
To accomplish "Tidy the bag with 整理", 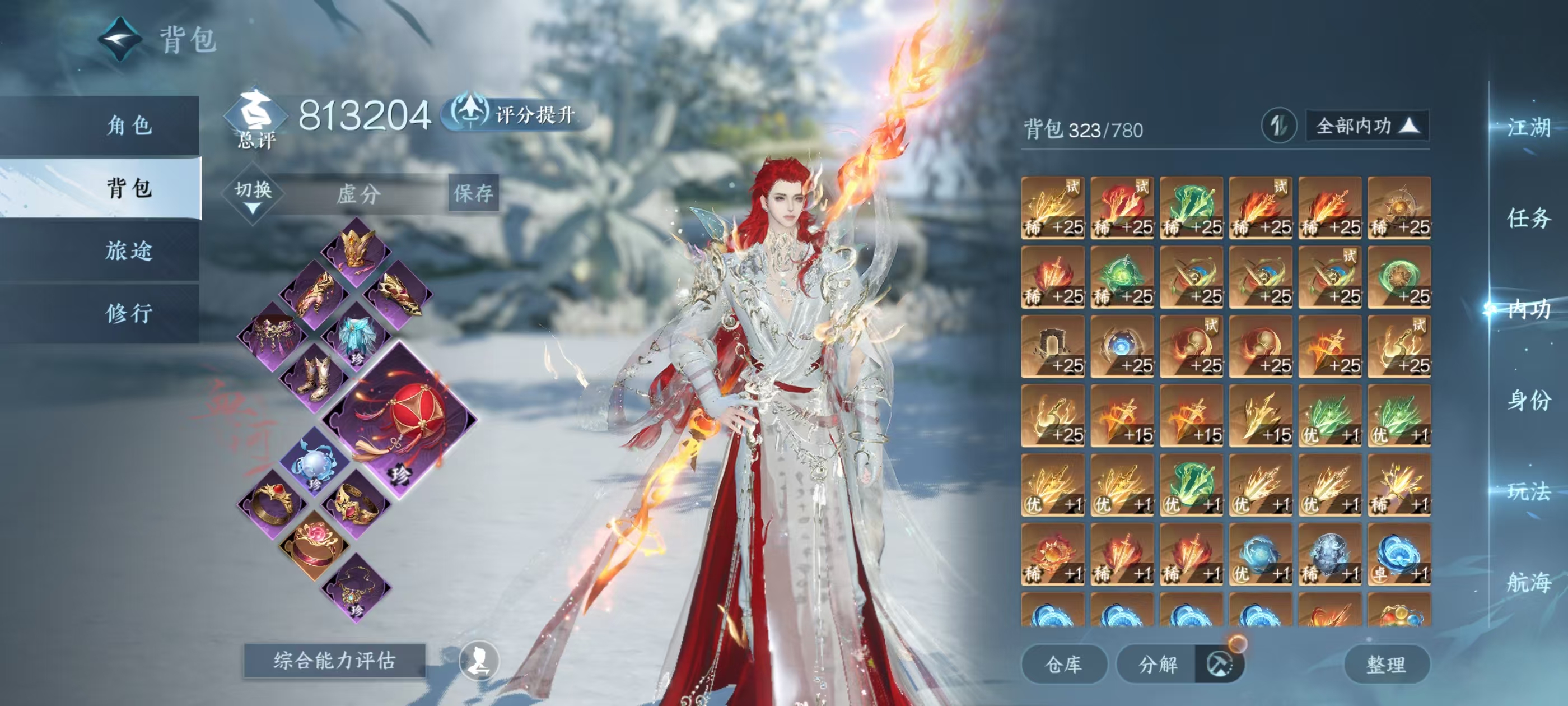I will click(x=1385, y=664).
